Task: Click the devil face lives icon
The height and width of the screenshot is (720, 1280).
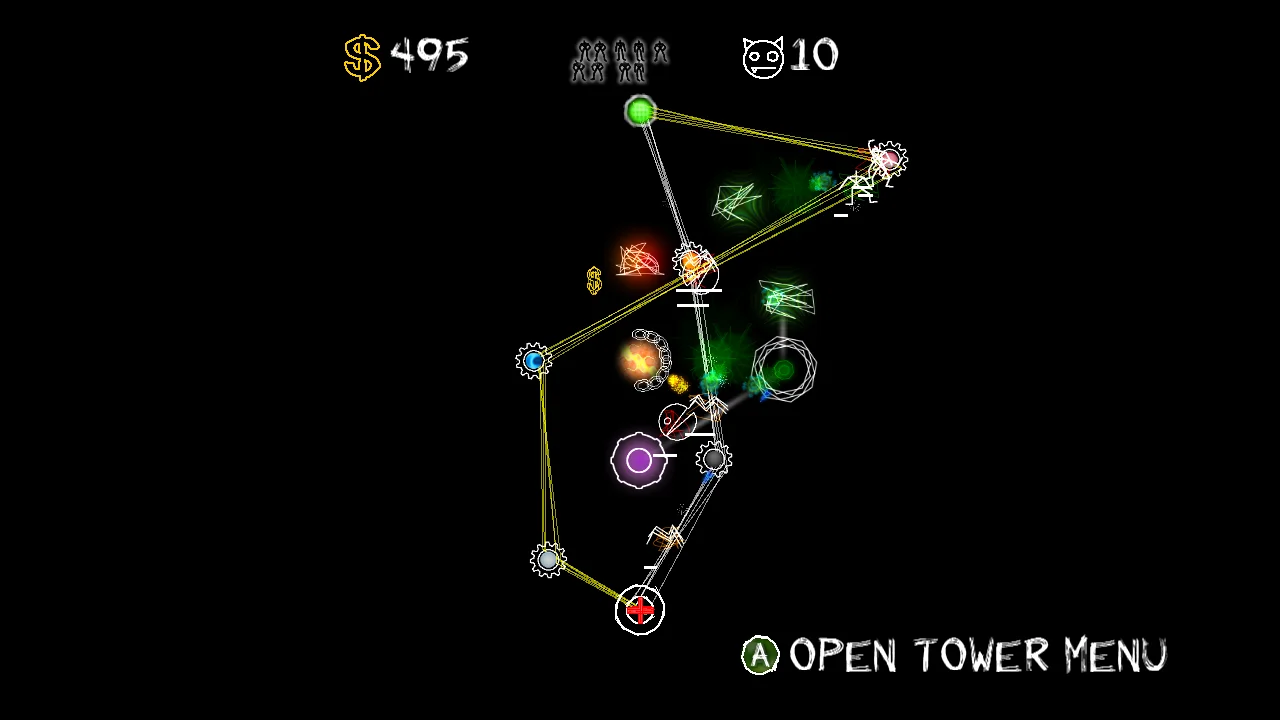Action: coord(762,55)
